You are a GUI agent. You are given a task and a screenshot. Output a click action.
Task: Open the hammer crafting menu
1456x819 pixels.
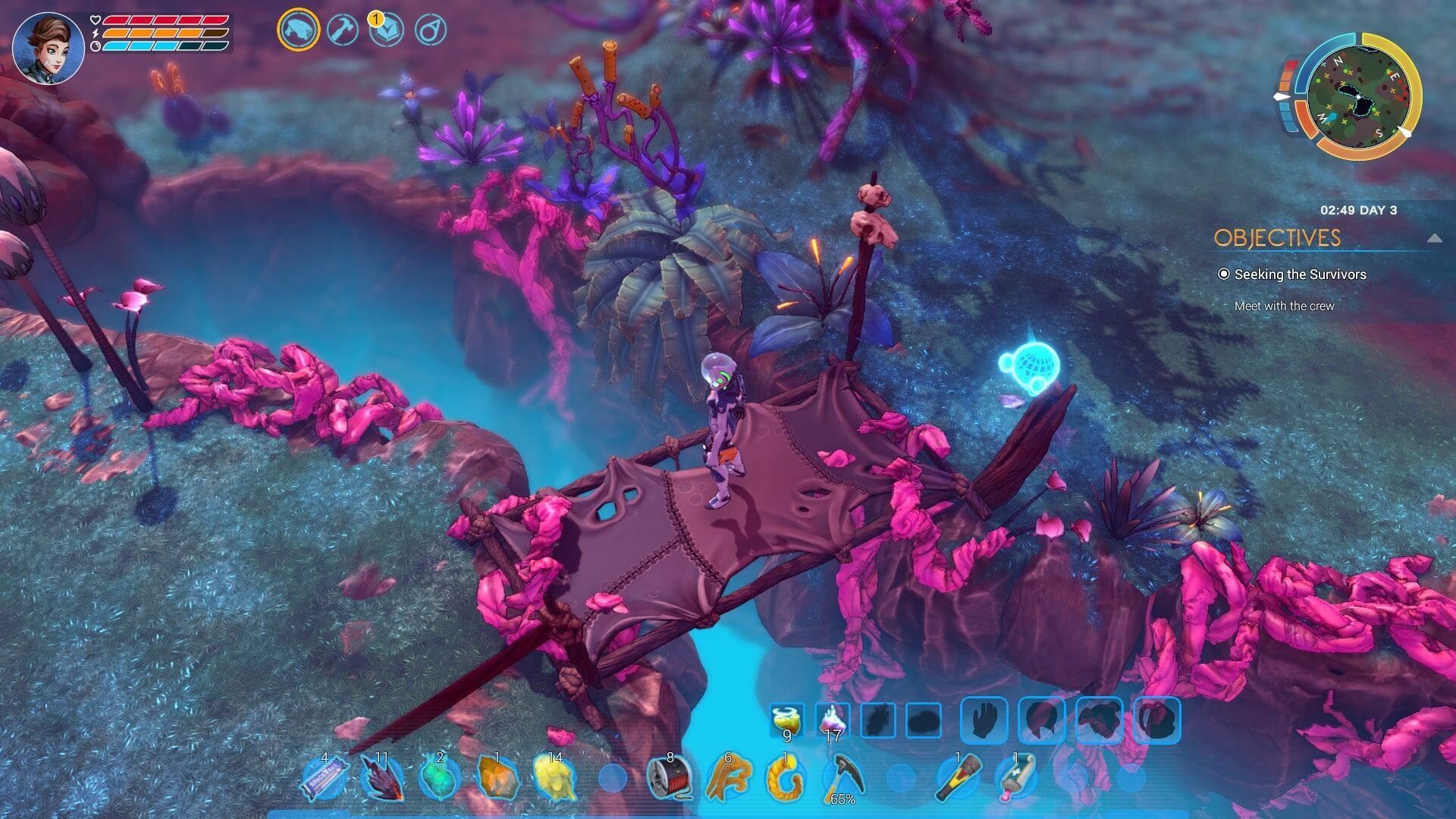(x=343, y=30)
